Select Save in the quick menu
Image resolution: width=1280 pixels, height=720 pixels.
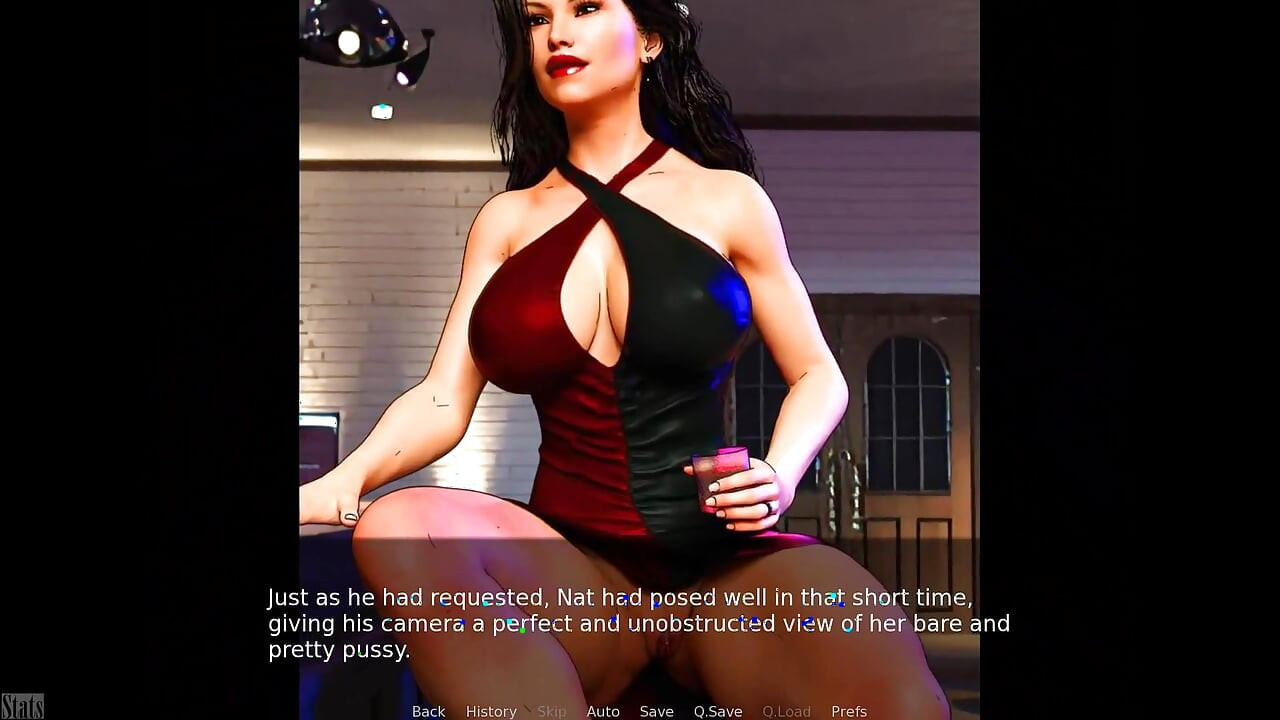click(x=656, y=711)
